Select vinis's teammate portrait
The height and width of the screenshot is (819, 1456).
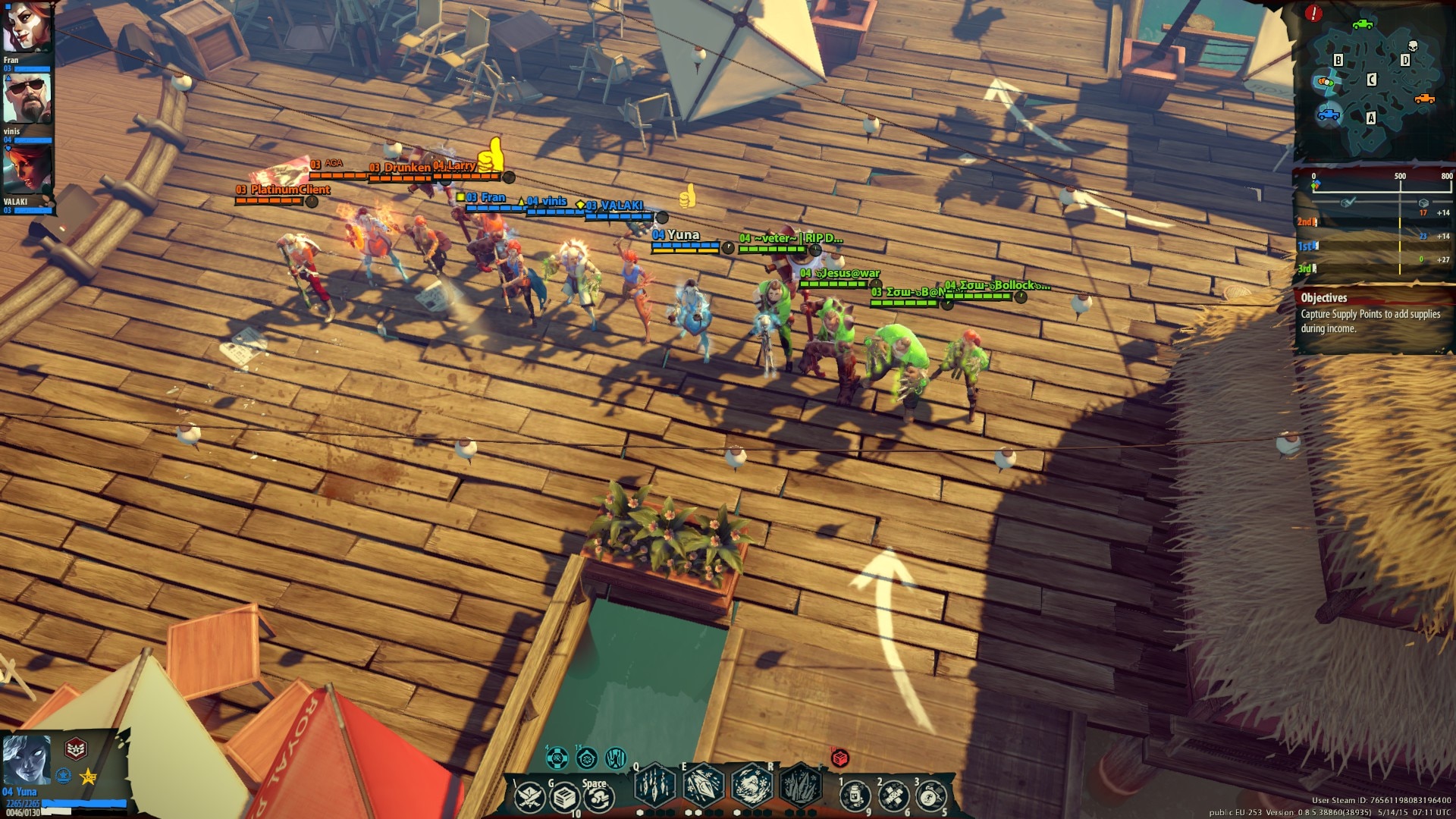pos(26,99)
